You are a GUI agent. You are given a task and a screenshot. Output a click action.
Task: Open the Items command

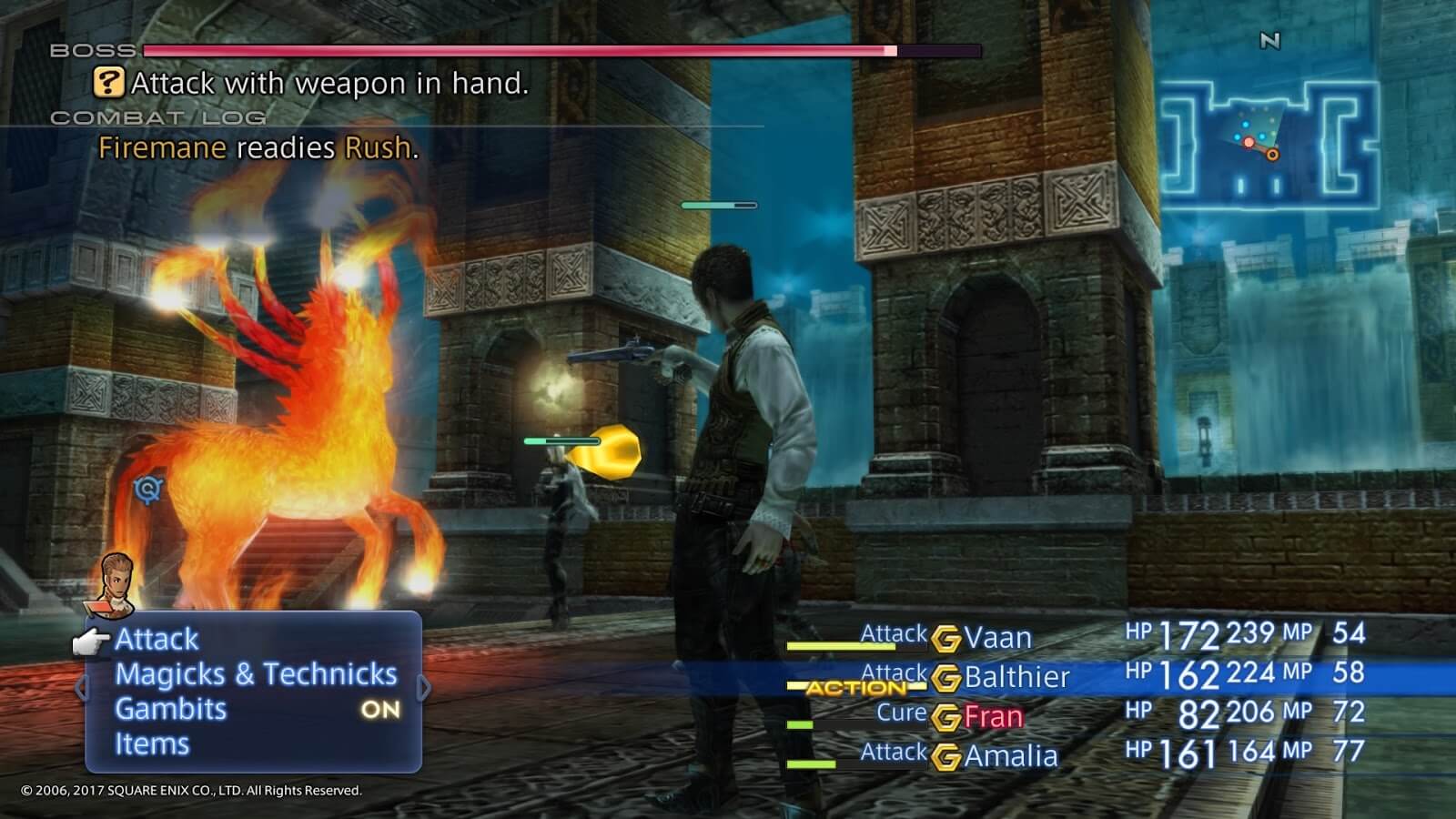[152, 744]
